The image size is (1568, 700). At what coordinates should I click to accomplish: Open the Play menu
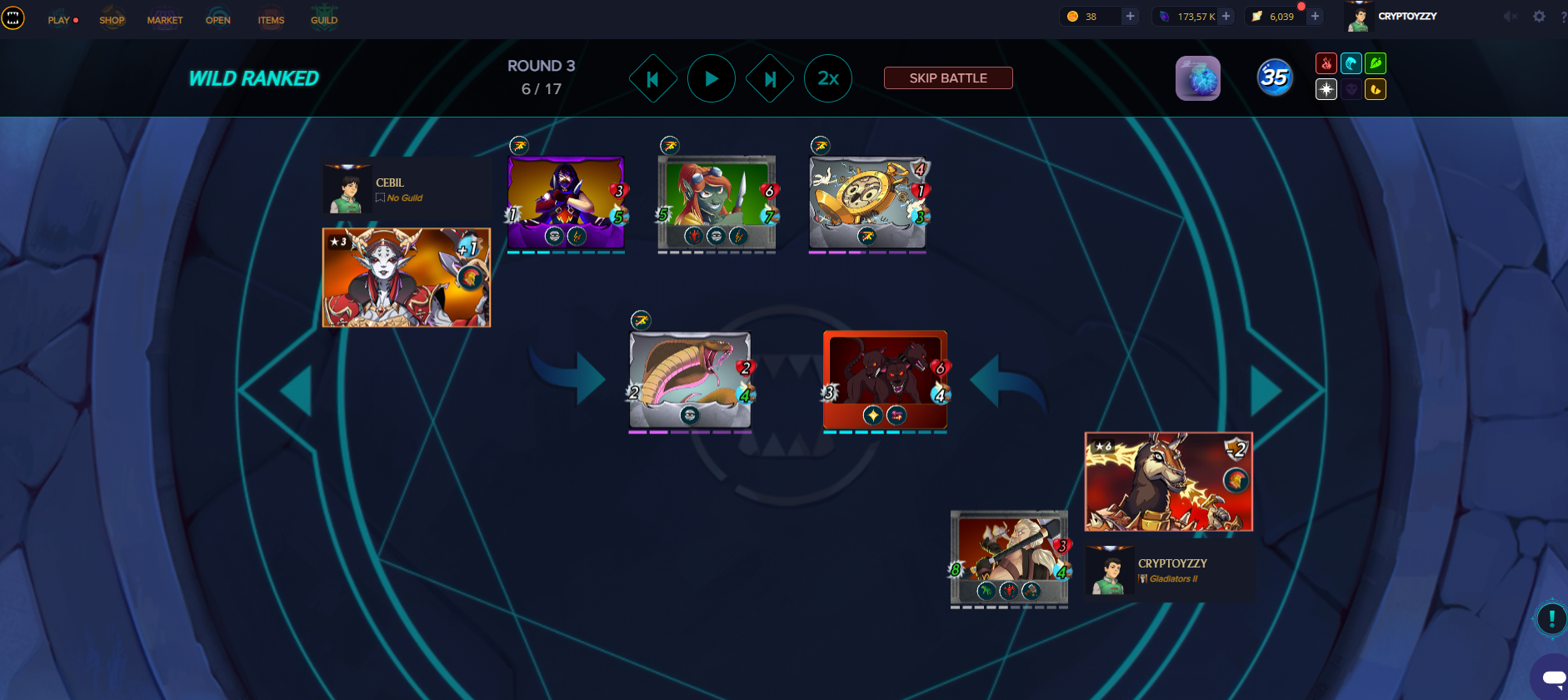(59, 20)
